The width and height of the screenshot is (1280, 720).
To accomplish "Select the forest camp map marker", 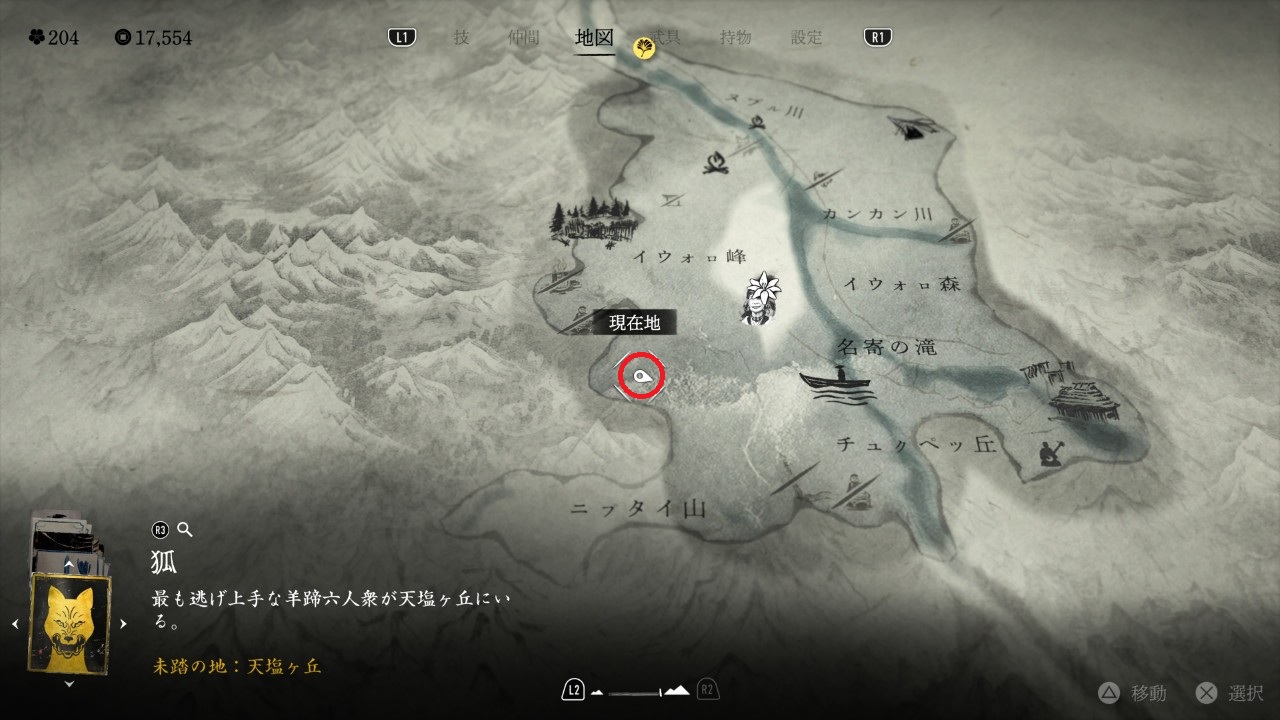I will click(x=593, y=221).
